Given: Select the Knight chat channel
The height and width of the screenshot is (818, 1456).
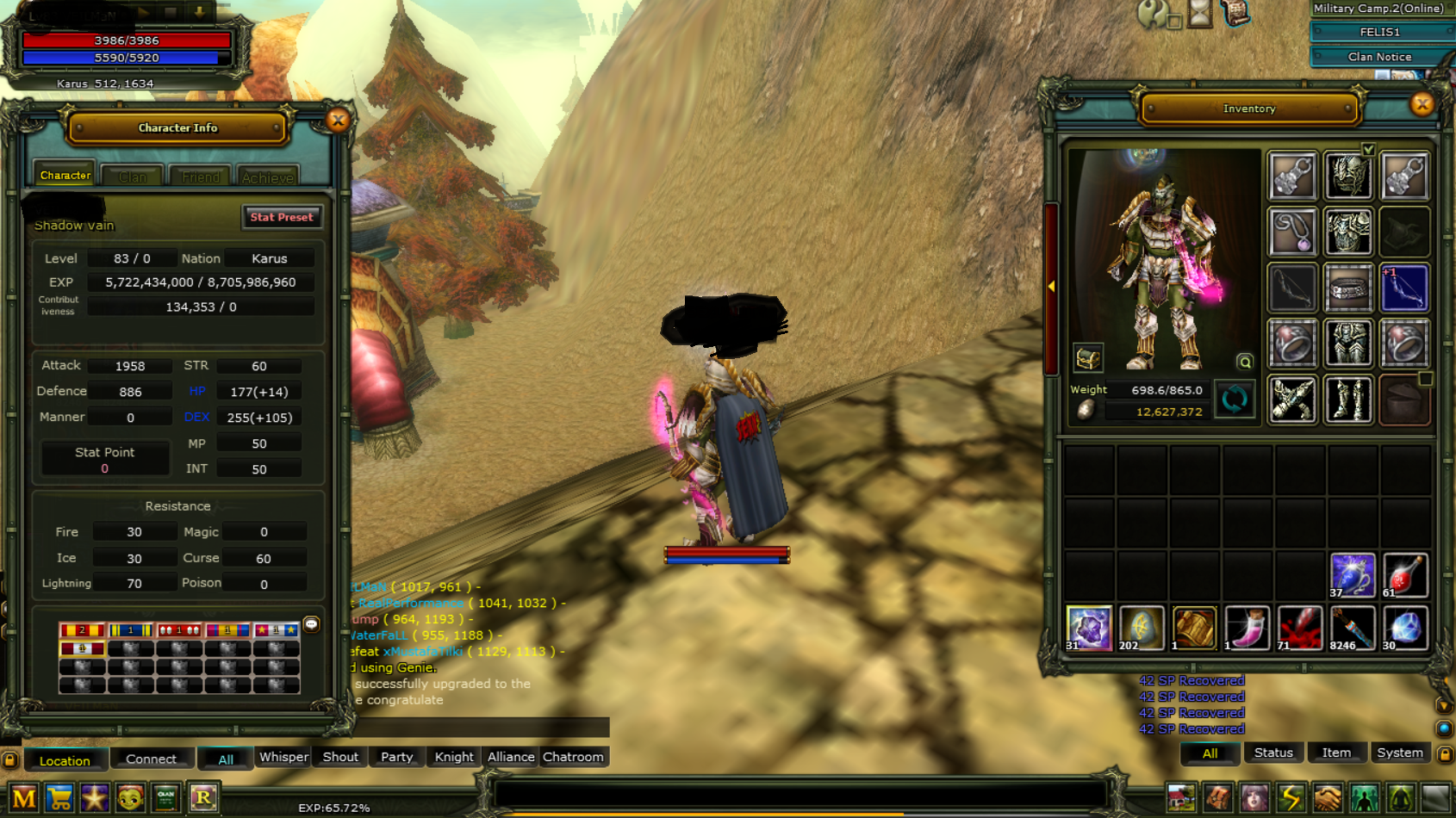Looking at the screenshot, I should pos(453,757).
